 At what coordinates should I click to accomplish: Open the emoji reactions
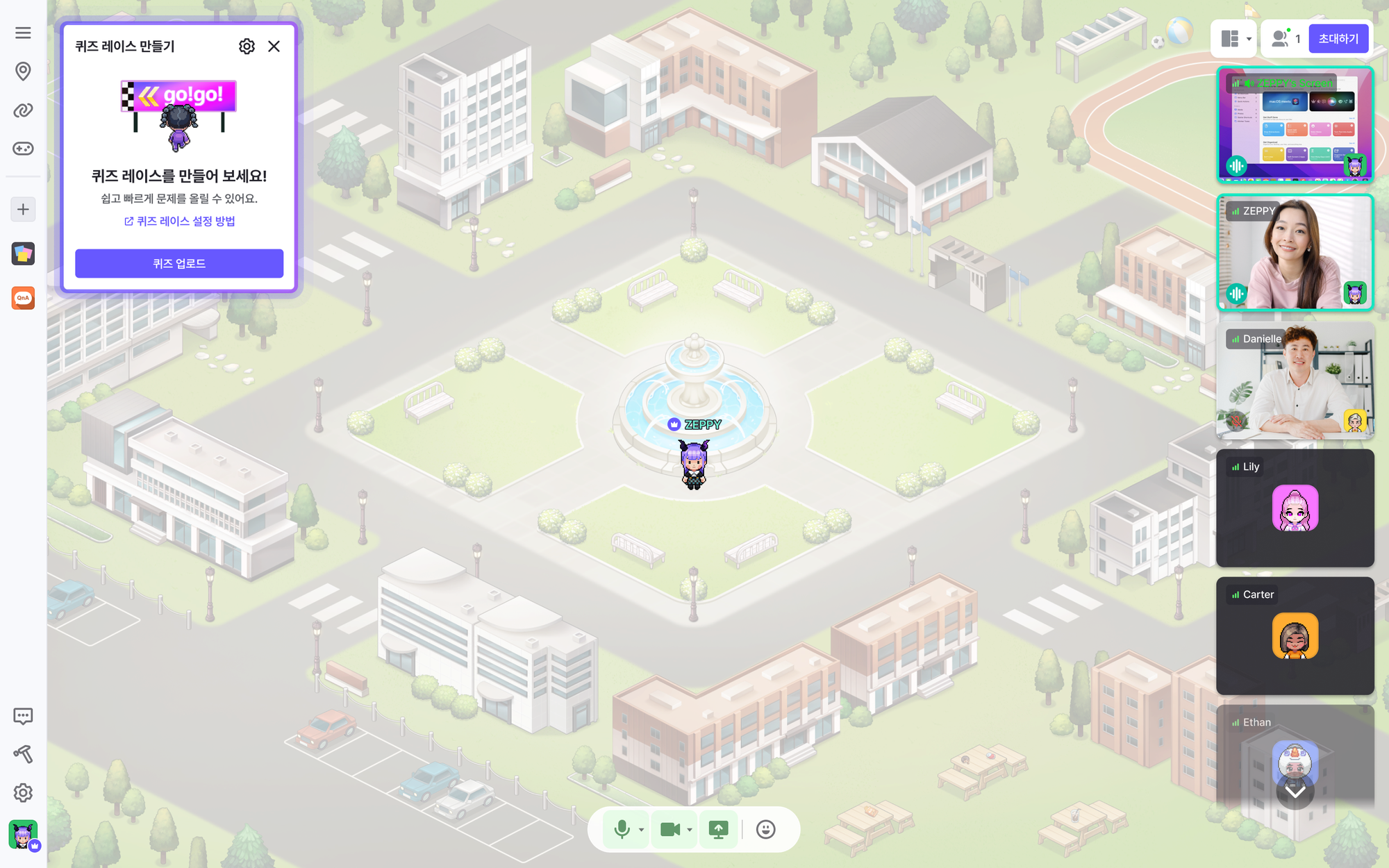[765, 829]
